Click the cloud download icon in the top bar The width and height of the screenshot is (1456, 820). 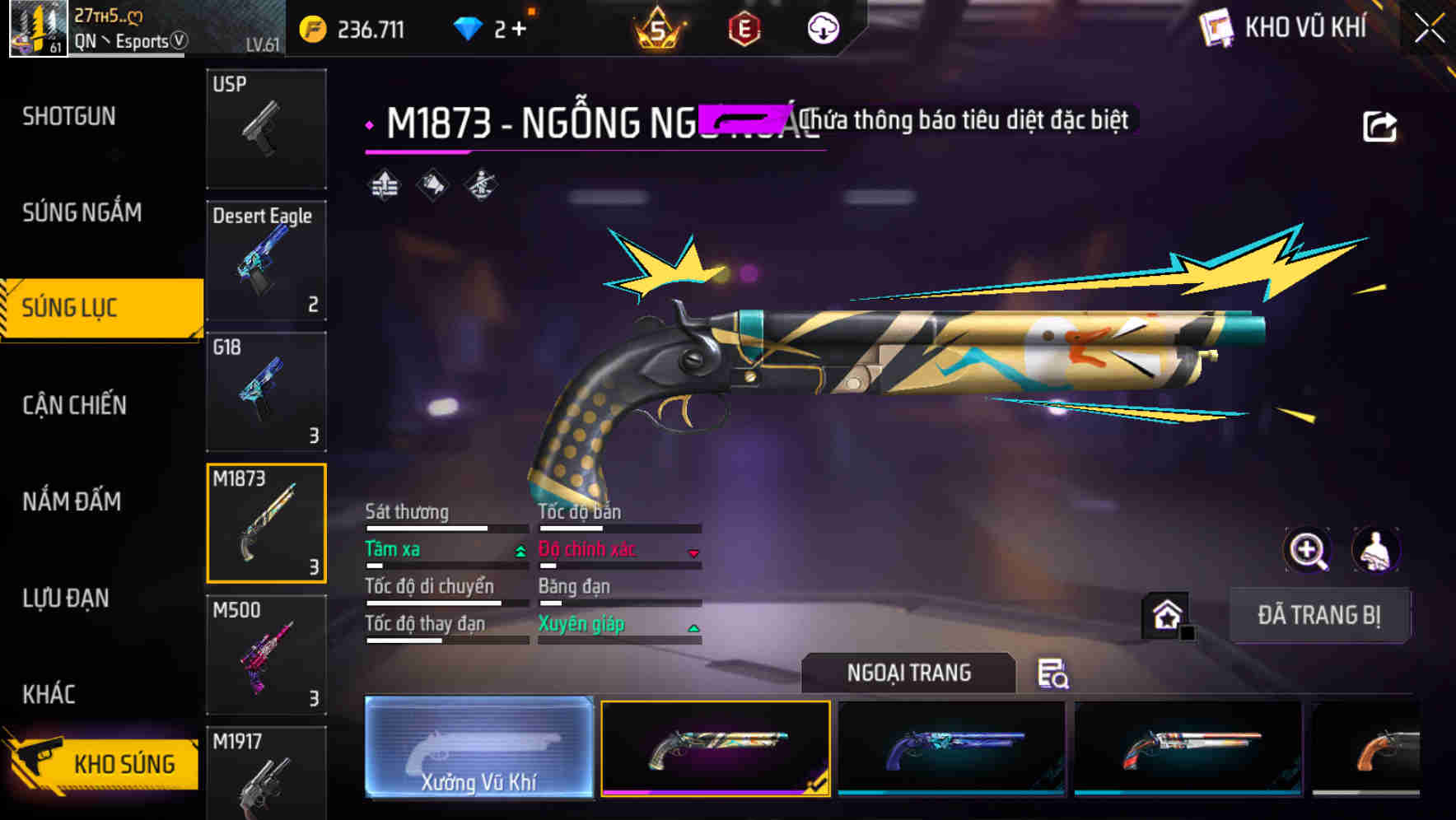(x=822, y=27)
